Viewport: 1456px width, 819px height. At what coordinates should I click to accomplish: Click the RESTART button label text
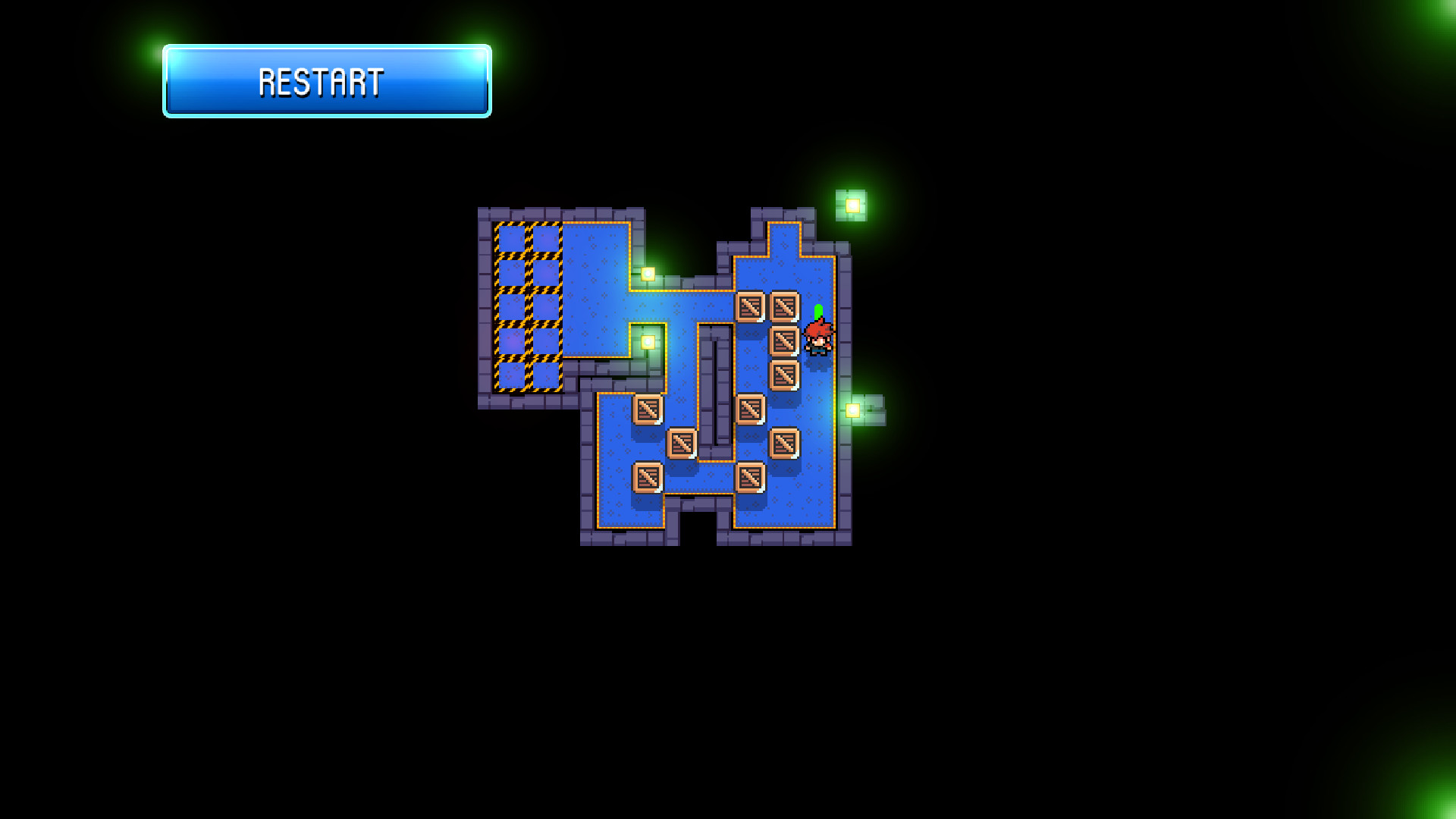pyautogui.click(x=322, y=82)
